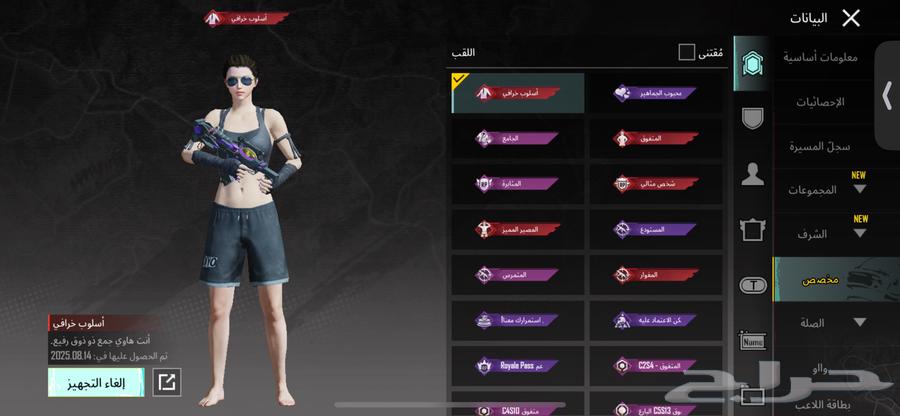Open the T-shaped title tag tab
Image resolution: width=900 pixels, height=416 pixels.
[752, 286]
